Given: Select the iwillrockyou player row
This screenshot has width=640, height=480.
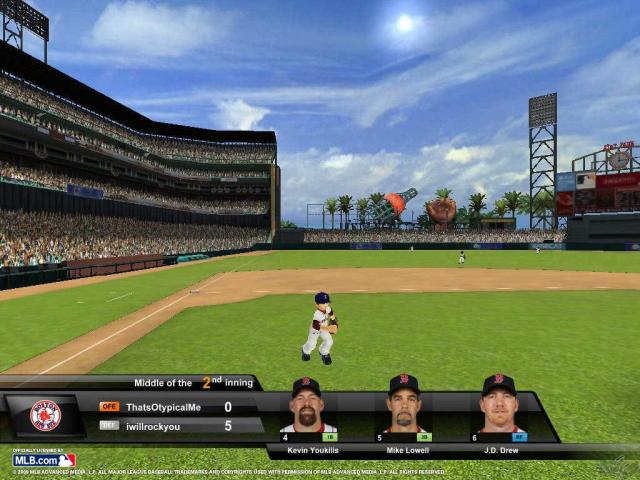Looking at the screenshot, I should [165, 425].
